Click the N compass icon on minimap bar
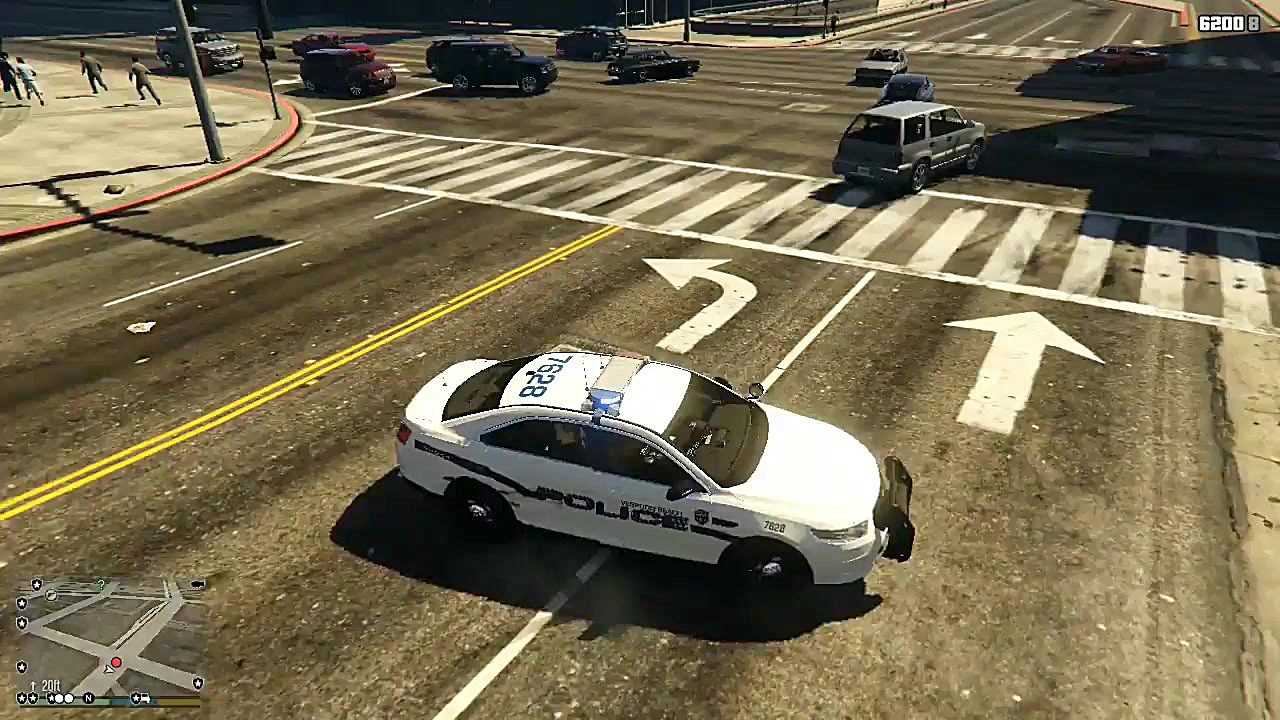The image size is (1280, 720). pos(89,698)
